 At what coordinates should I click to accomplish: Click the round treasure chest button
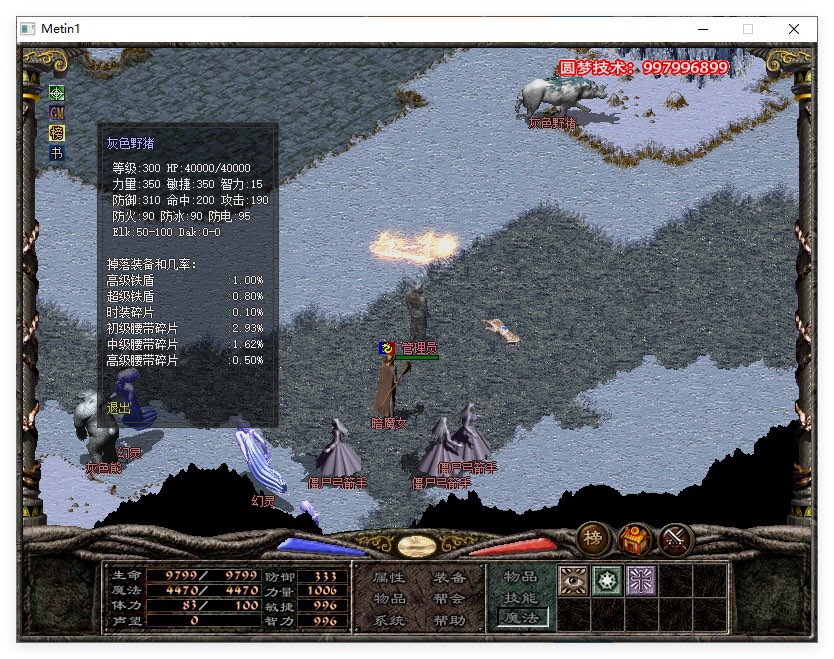[x=635, y=540]
